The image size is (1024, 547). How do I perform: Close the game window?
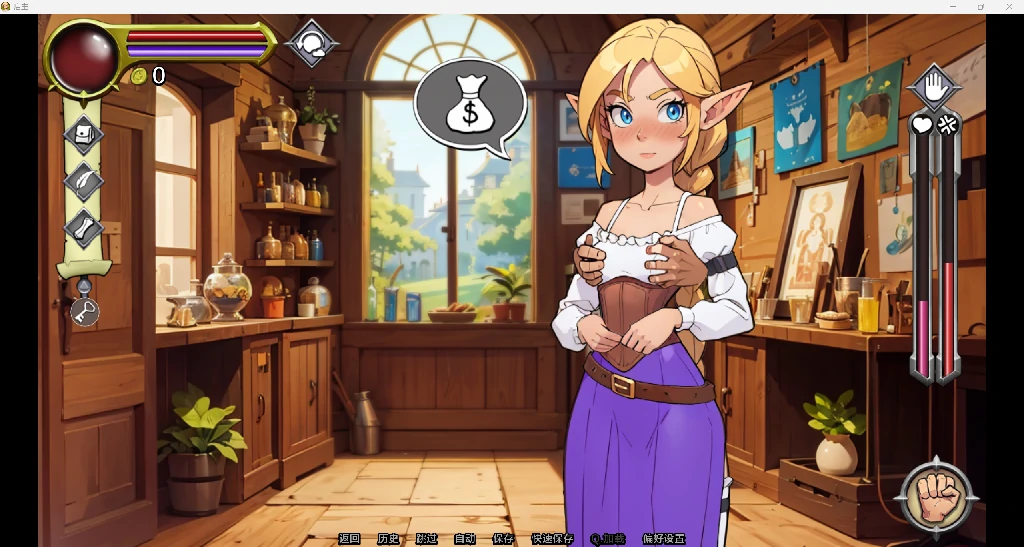tap(1008, 7)
